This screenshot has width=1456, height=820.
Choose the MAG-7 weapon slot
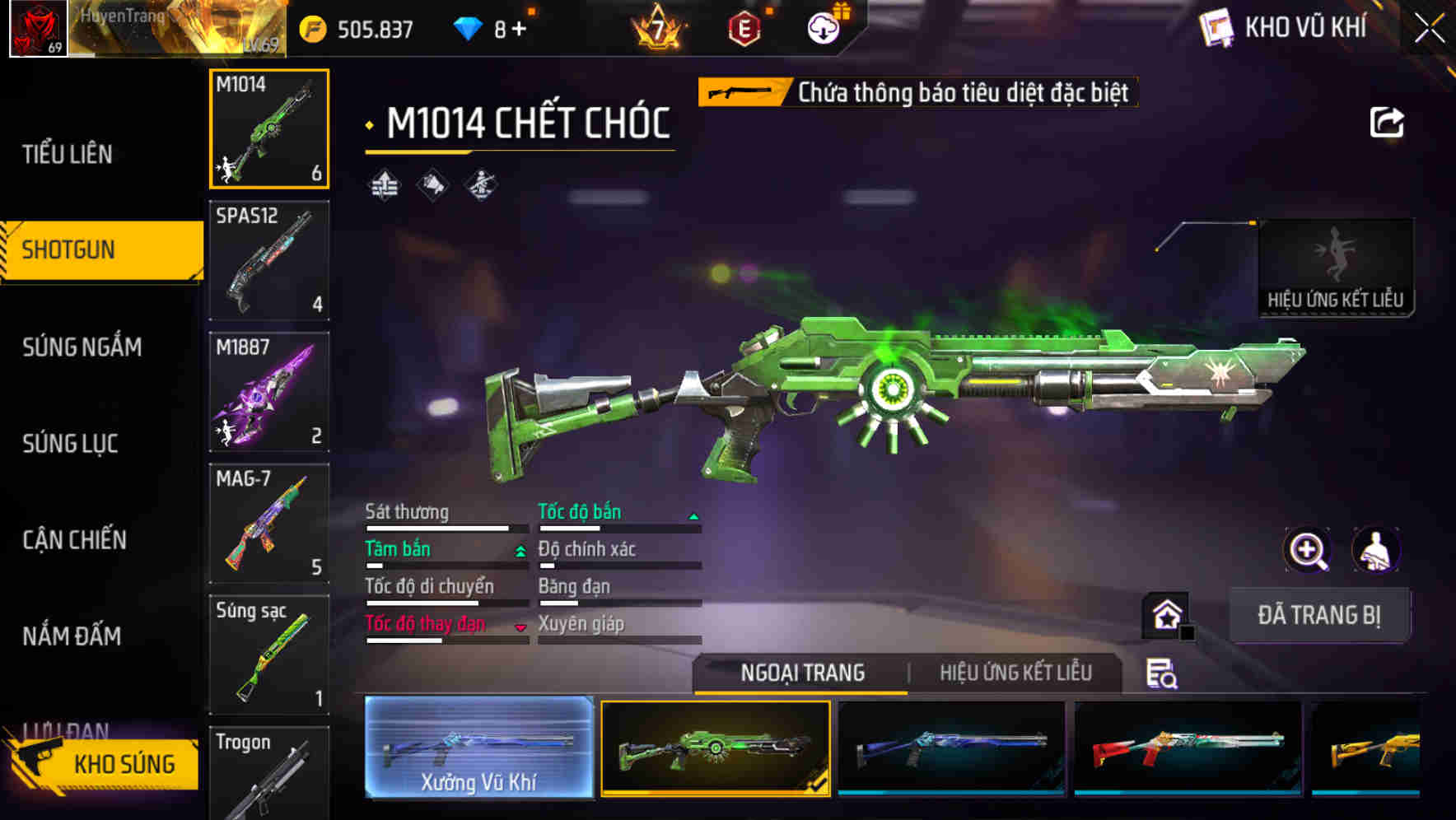pyautogui.click(x=269, y=524)
